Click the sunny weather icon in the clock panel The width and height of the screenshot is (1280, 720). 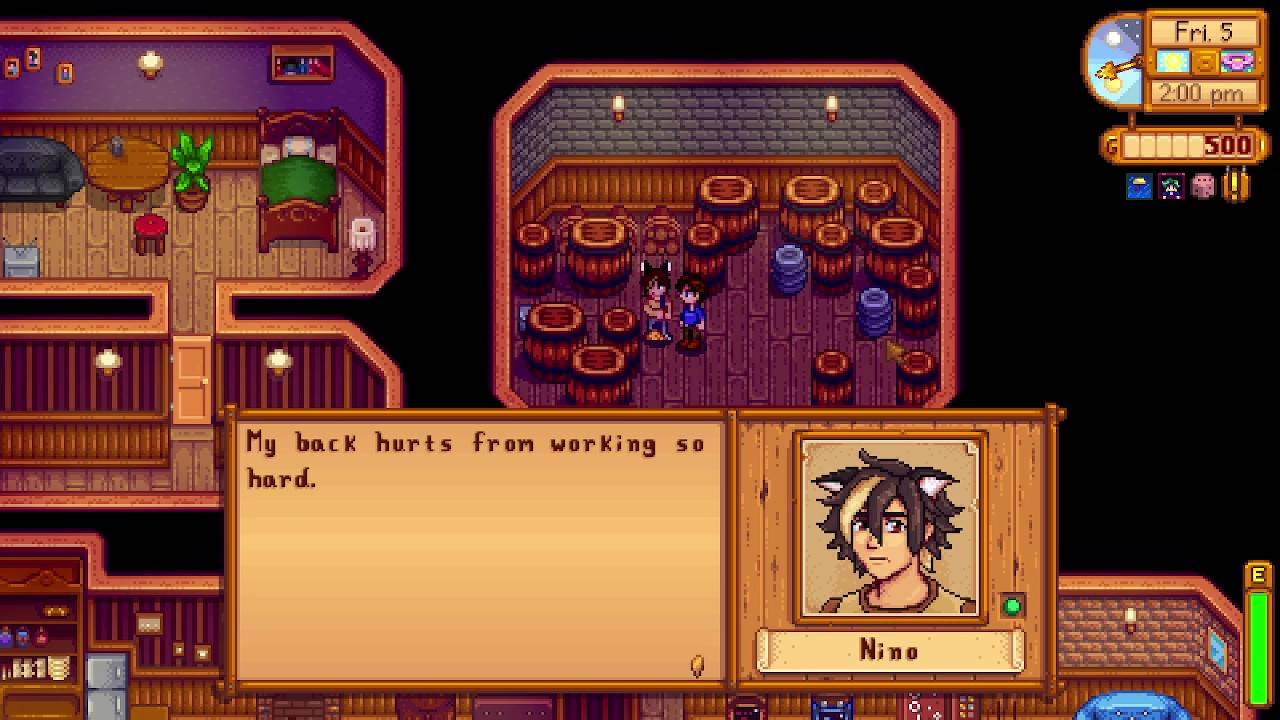point(1171,62)
